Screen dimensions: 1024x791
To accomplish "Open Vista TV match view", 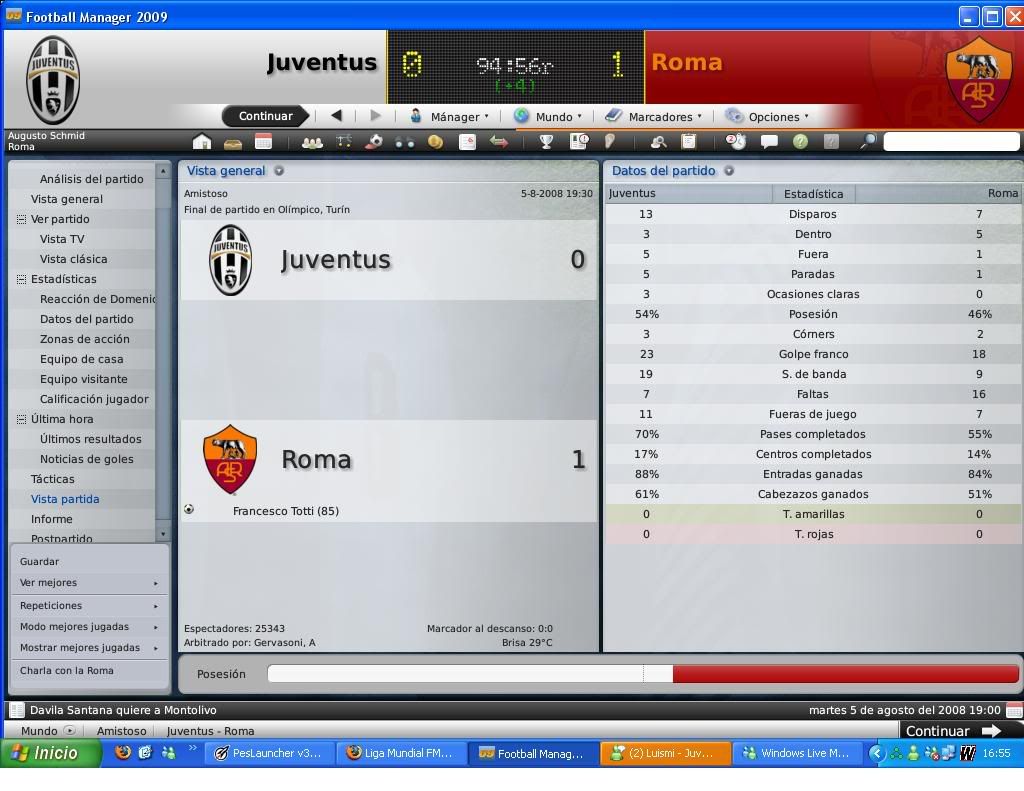I will 62,239.
